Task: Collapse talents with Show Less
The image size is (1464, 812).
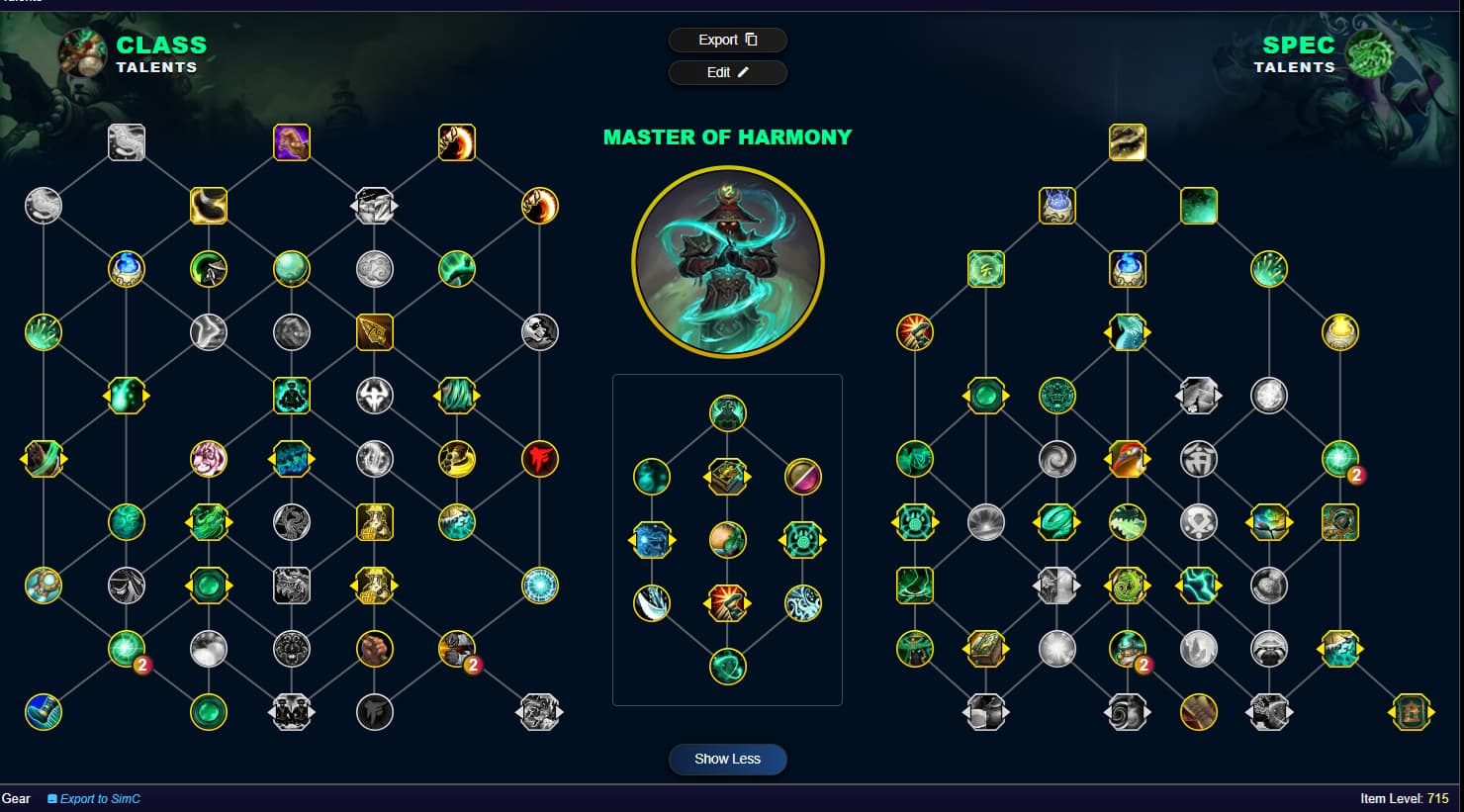Action: pyautogui.click(x=727, y=759)
